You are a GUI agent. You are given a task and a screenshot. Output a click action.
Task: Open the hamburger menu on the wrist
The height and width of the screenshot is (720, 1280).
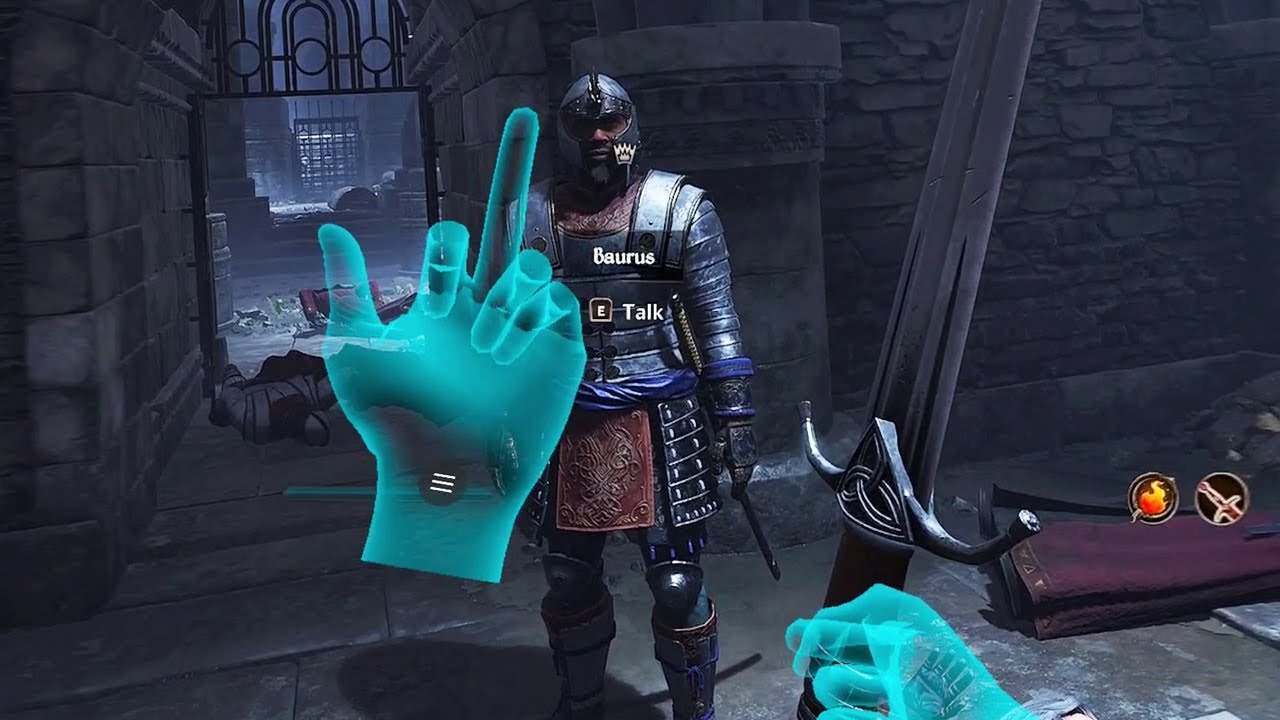(442, 484)
